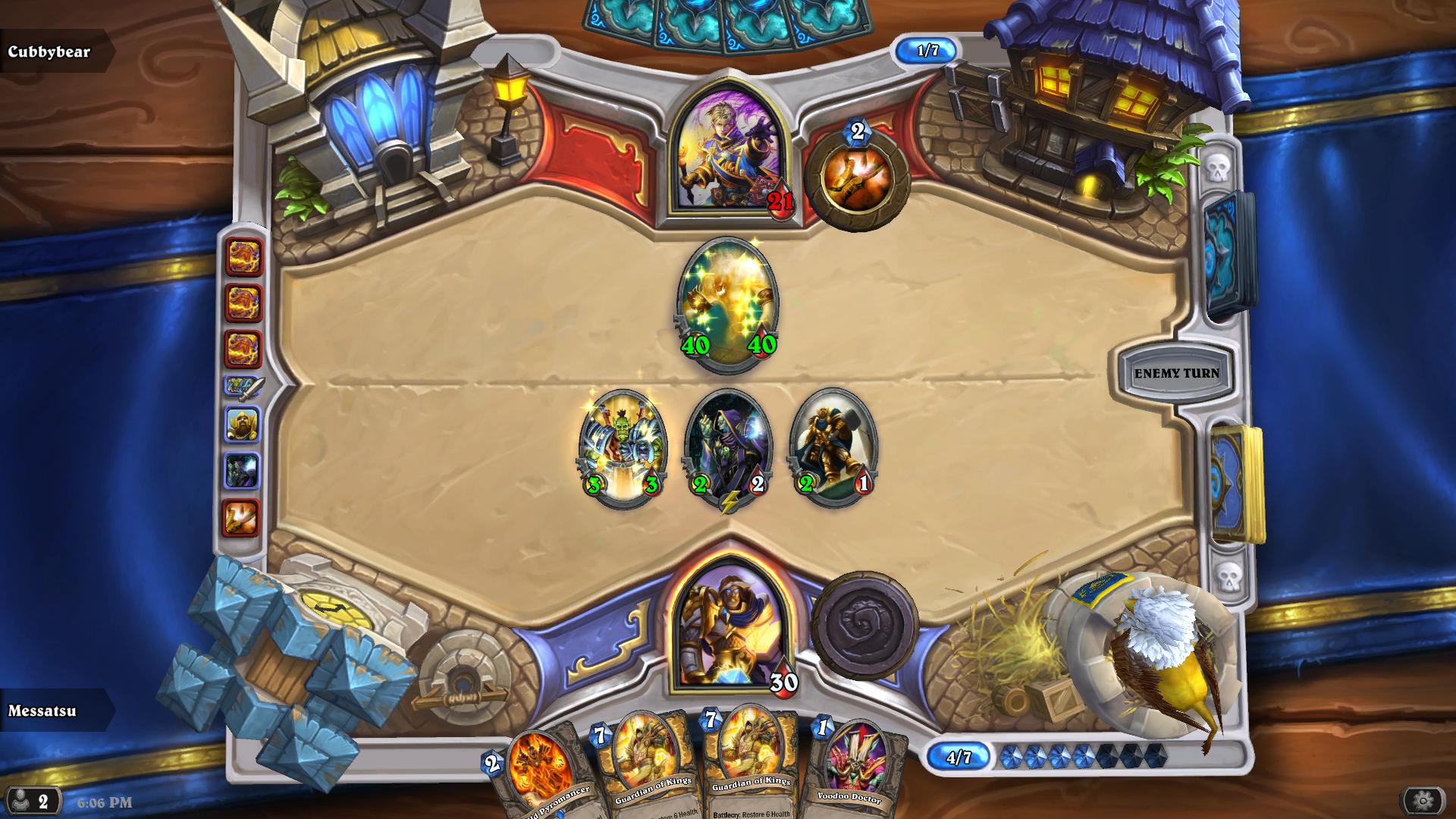The image size is (1456, 819).
Task: Click the hooded 2/2 purple minion
Action: 728,440
